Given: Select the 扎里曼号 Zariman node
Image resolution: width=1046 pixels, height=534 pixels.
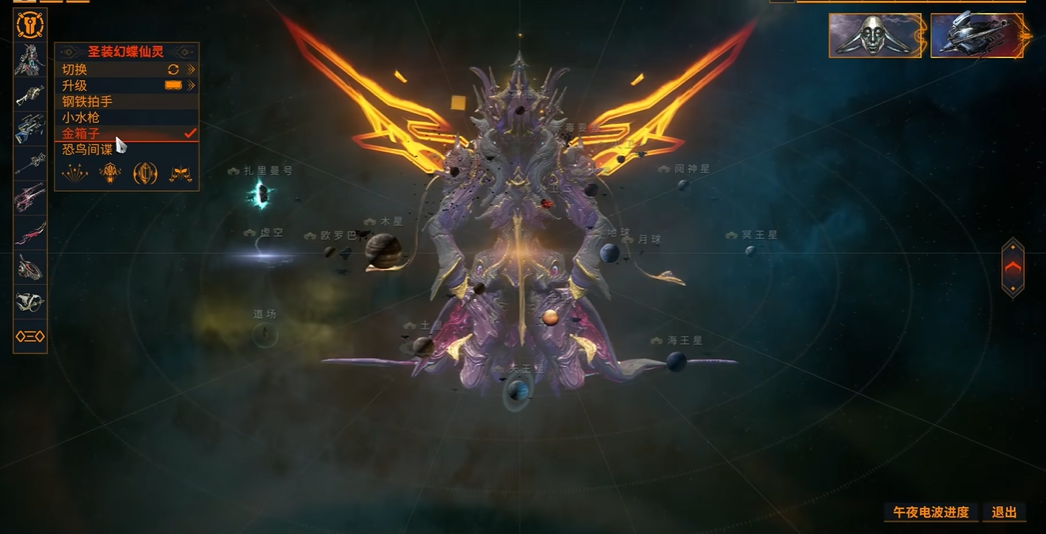Looking at the screenshot, I should 261,194.
